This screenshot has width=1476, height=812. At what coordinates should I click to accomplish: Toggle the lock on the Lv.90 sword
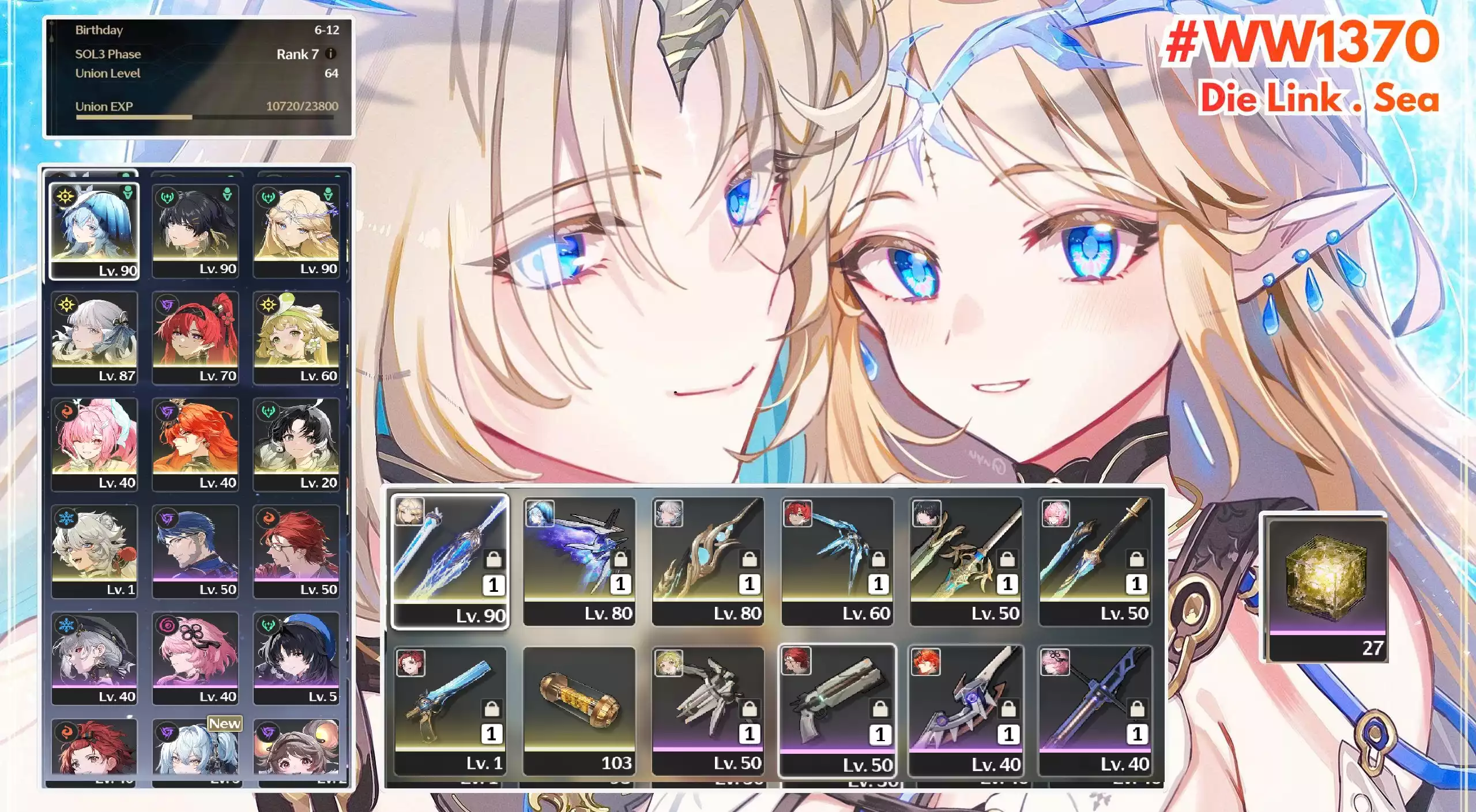(493, 559)
